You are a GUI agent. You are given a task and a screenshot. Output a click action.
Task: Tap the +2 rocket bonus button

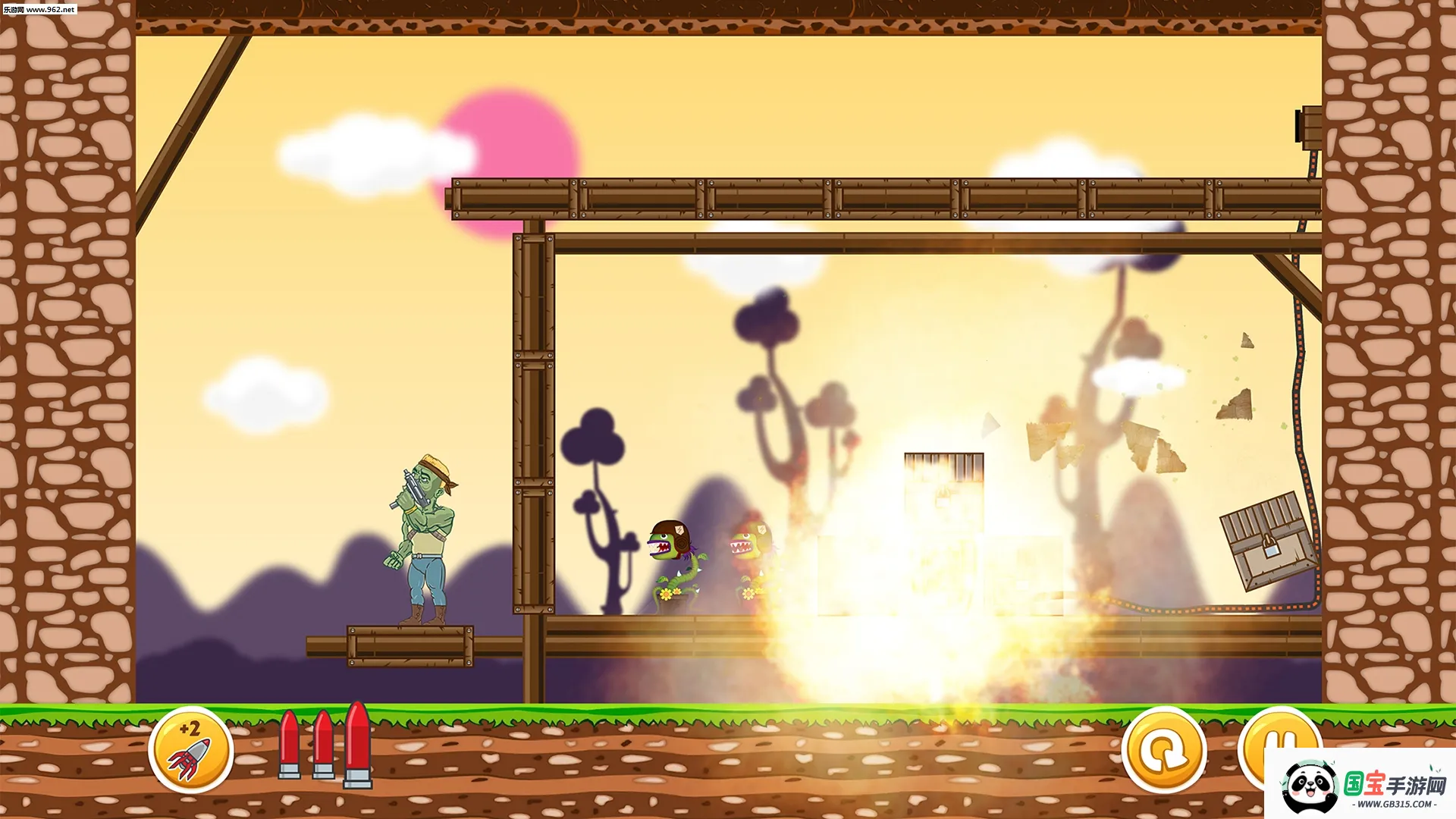pos(190,749)
